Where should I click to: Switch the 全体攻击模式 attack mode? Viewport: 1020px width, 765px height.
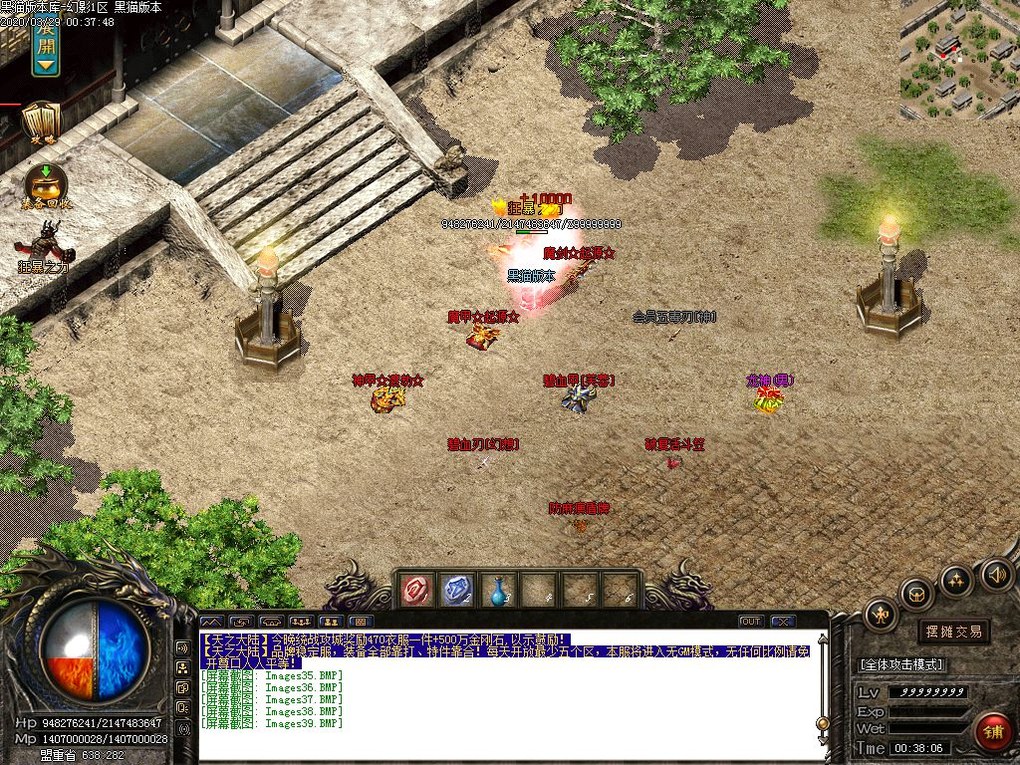click(x=901, y=664)
